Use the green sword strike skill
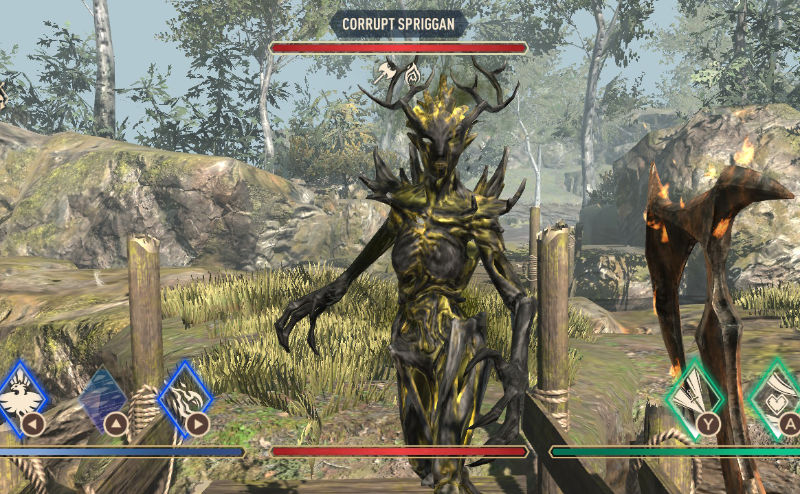 [x=693, y=399]
